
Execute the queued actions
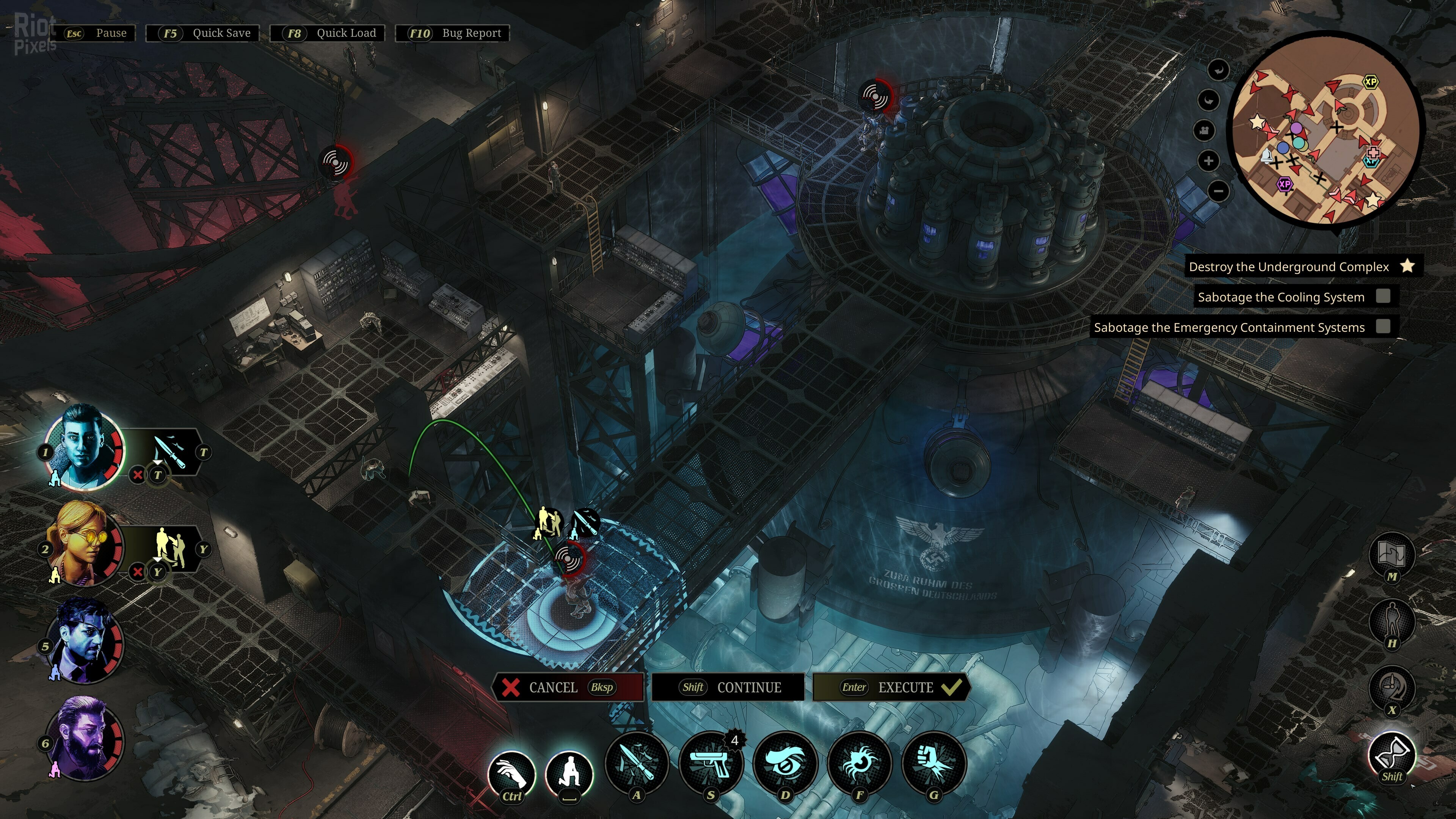coord(892,687)
